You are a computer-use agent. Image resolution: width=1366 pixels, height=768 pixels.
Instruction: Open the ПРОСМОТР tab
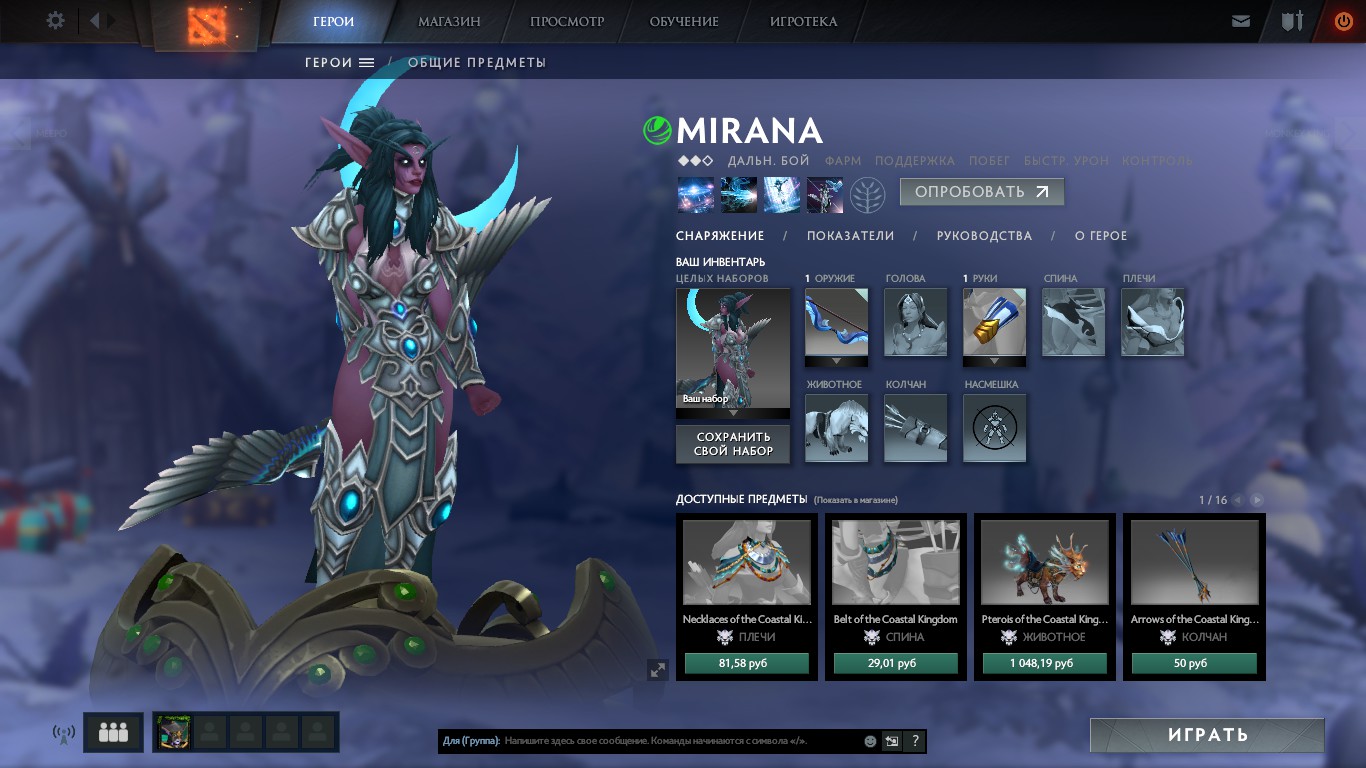tap(567, 21)
